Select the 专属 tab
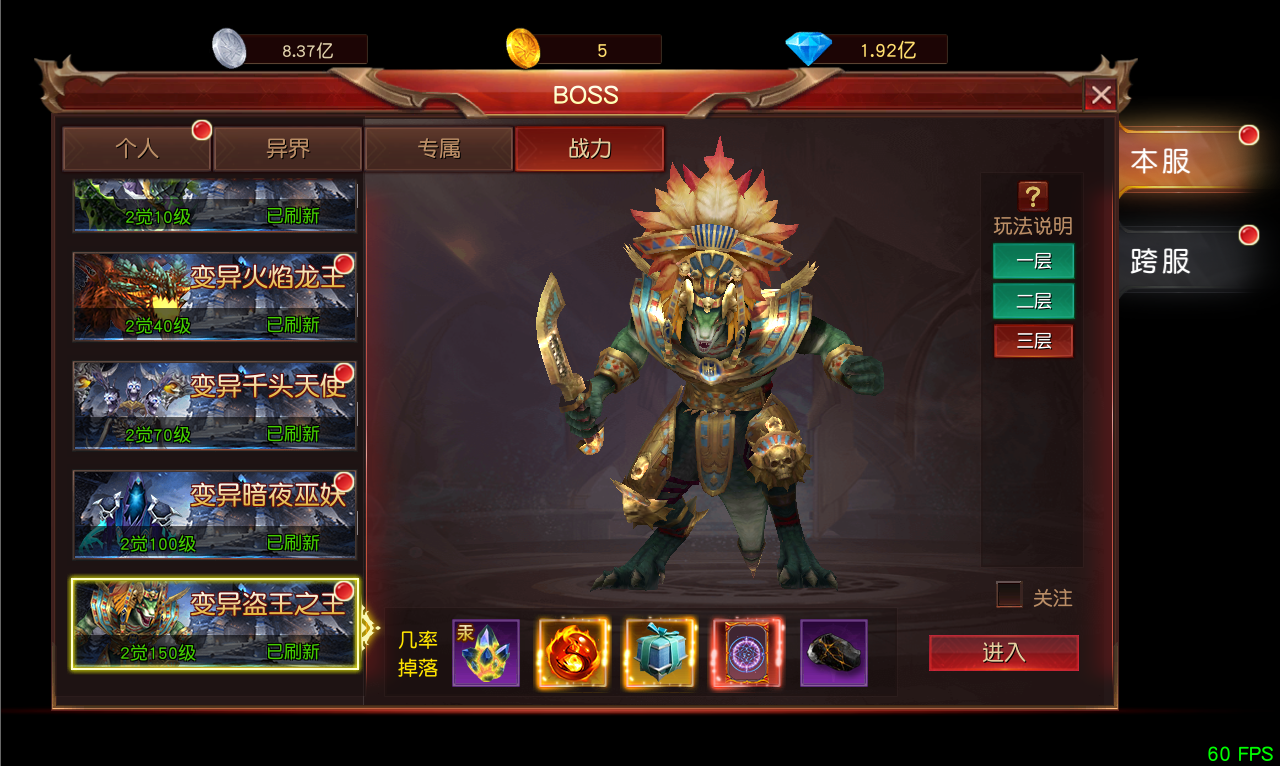The height and width of the screenshot is (766, 1280). 439,149
